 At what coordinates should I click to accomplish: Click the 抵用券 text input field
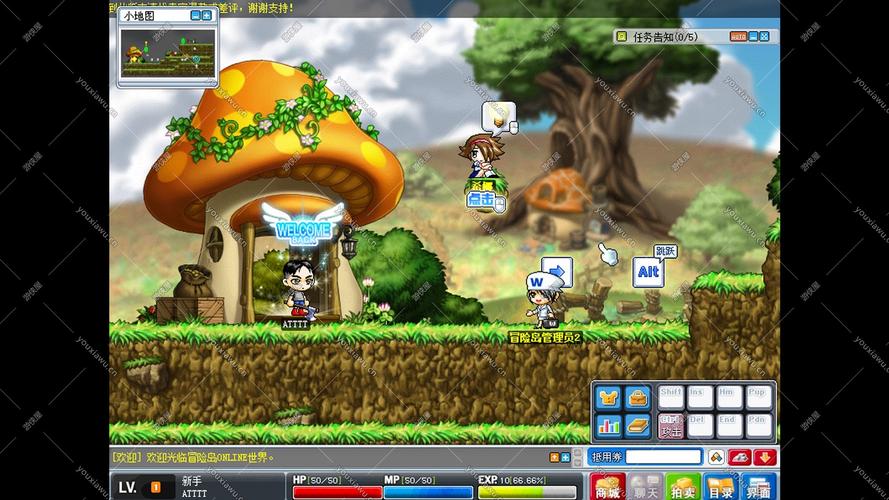coord(663,457)
